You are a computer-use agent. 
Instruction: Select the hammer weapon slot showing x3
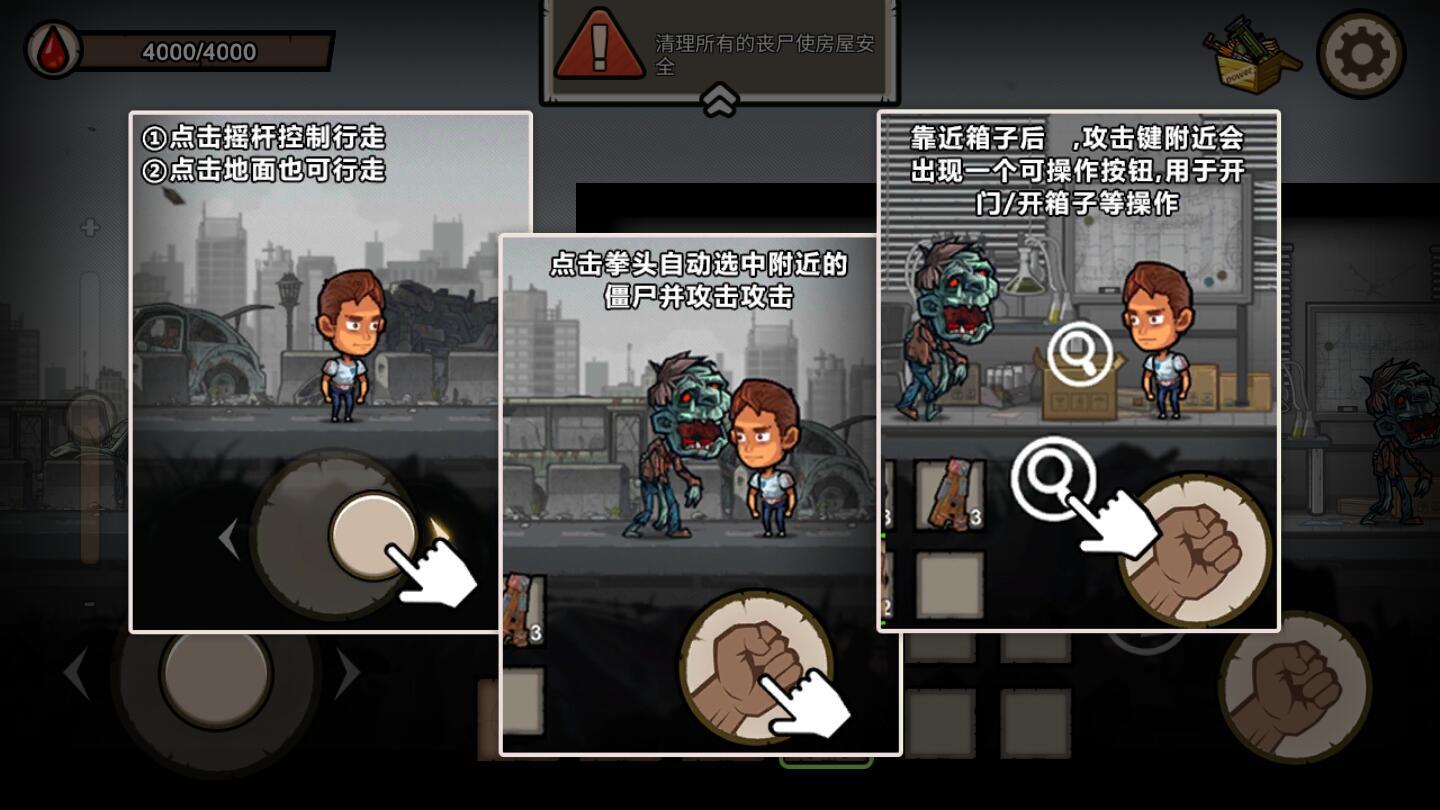pyautogui.click(x=950, y=495)
